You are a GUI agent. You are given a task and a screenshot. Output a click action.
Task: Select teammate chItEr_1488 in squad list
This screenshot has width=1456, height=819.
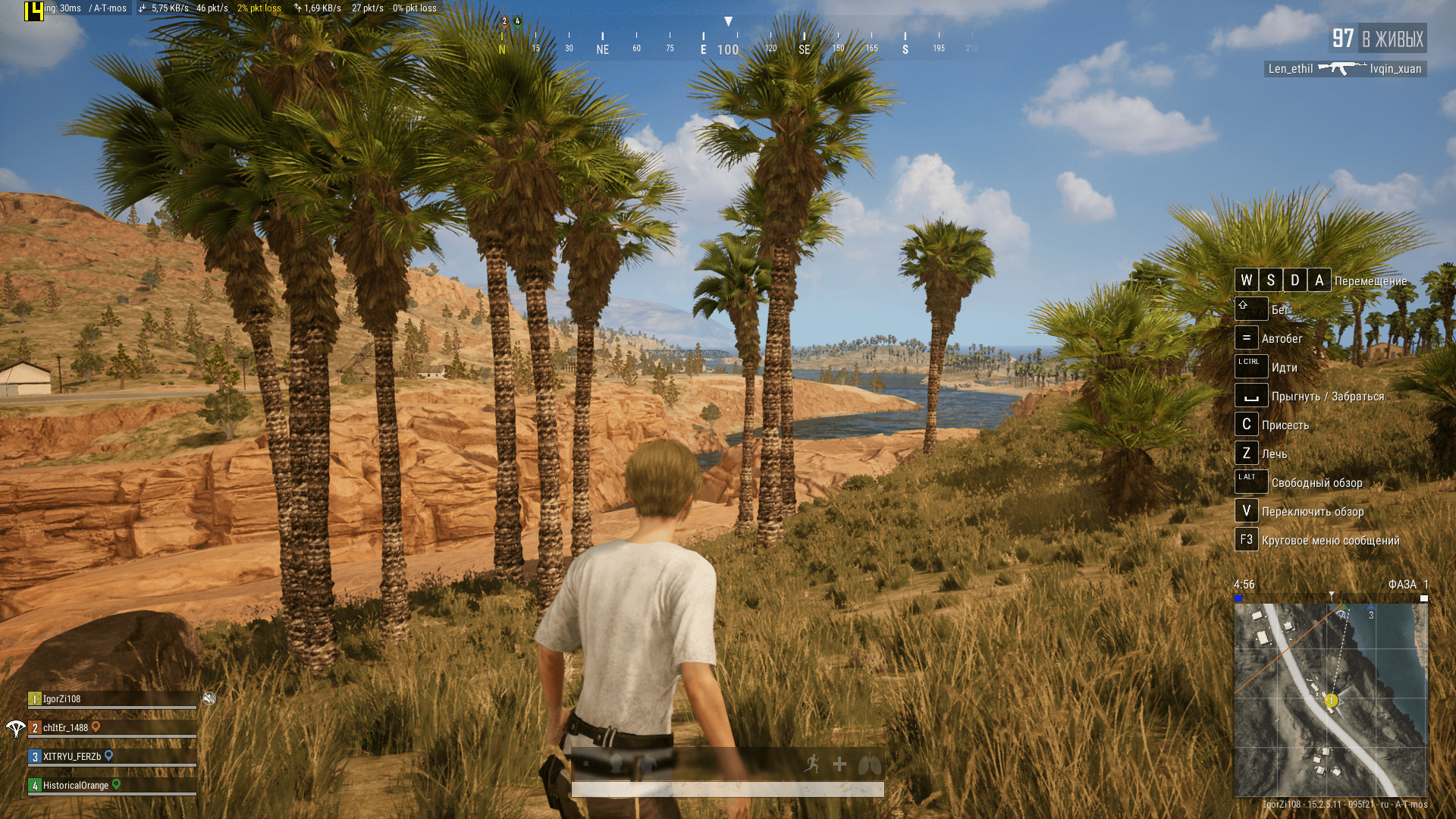point(65,728)
